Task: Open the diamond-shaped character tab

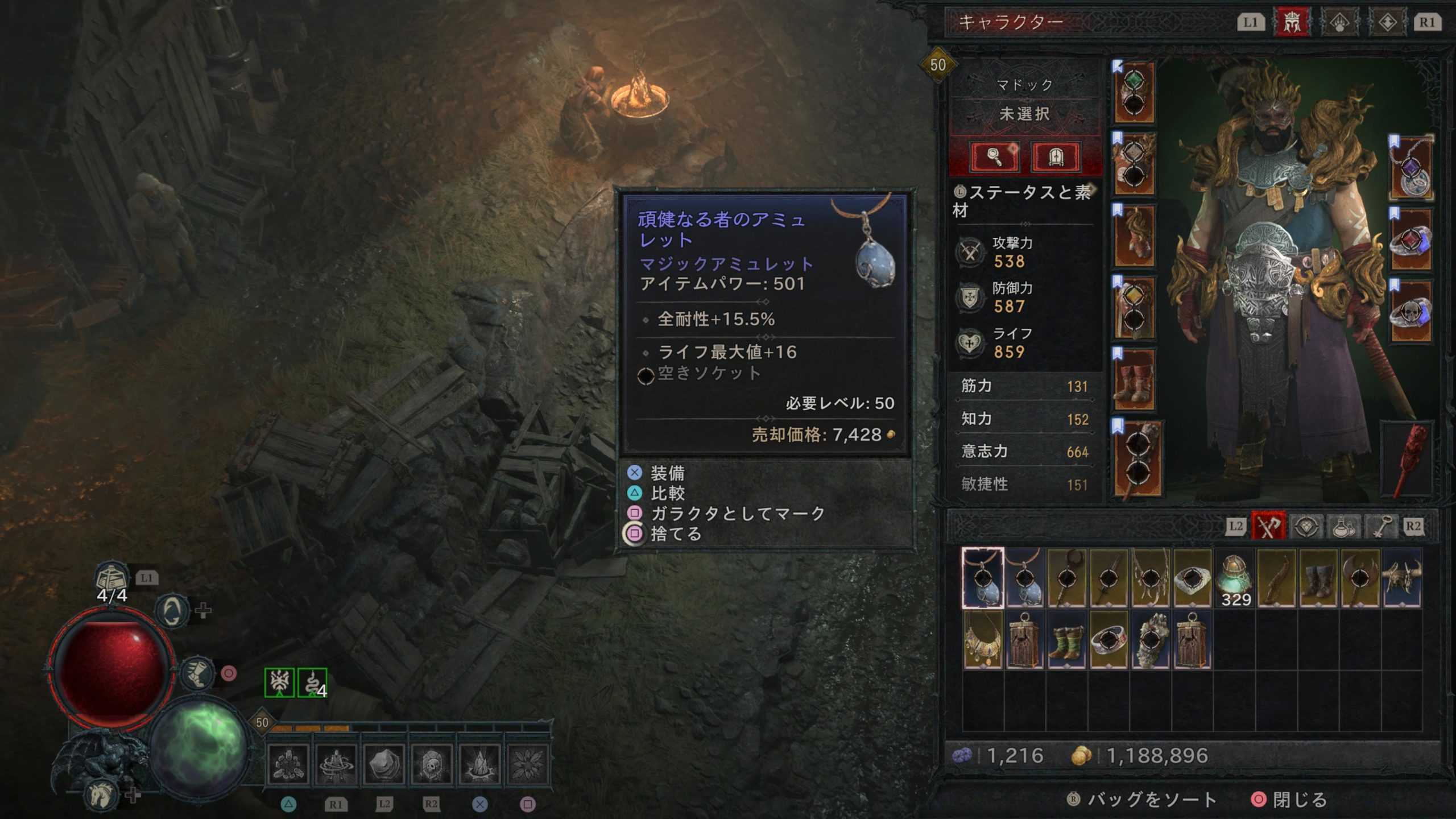Action: (1387, 23)
